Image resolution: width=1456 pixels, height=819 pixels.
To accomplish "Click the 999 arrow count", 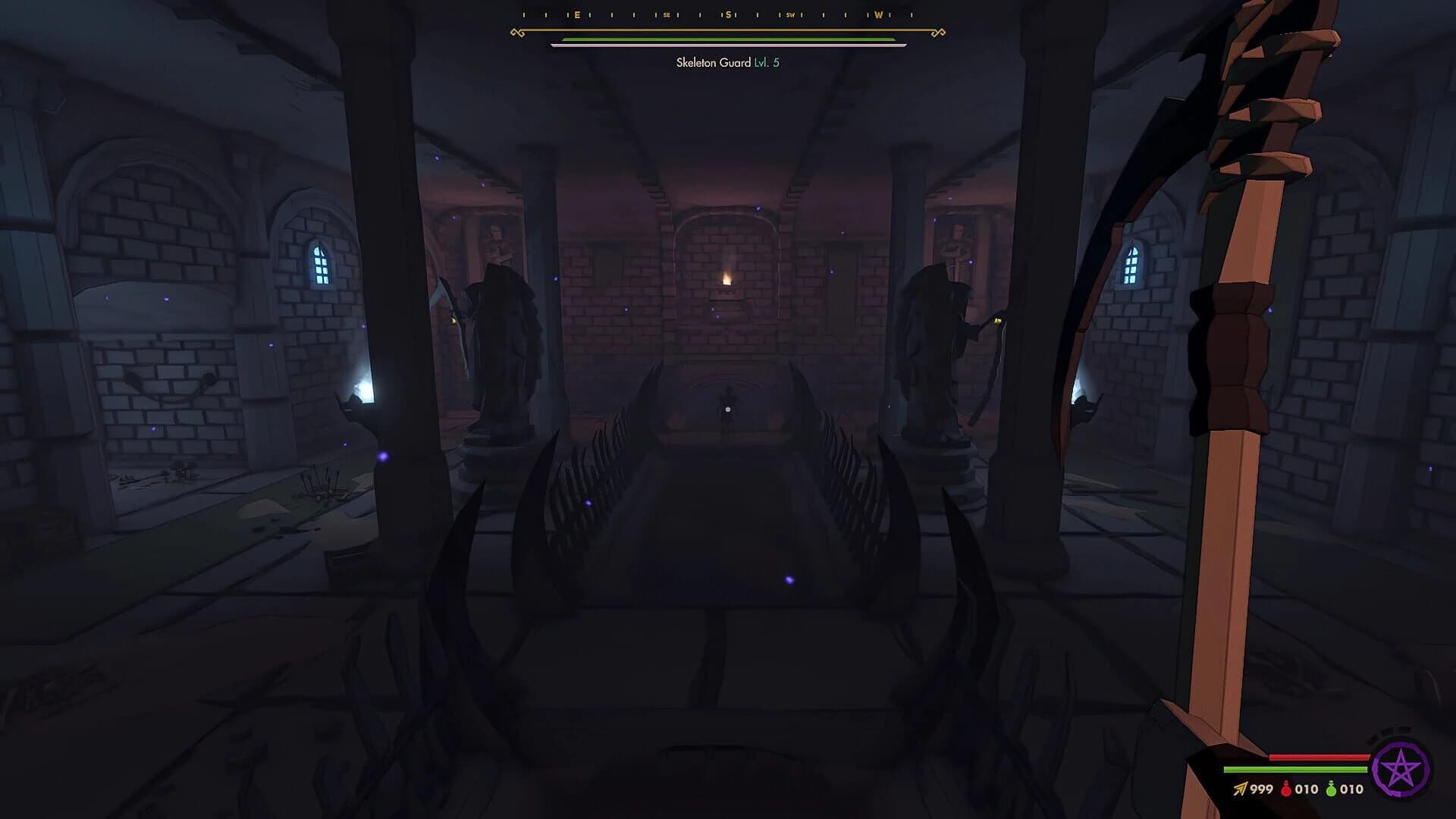I will pyautogui.click(x=1262, y=788).
